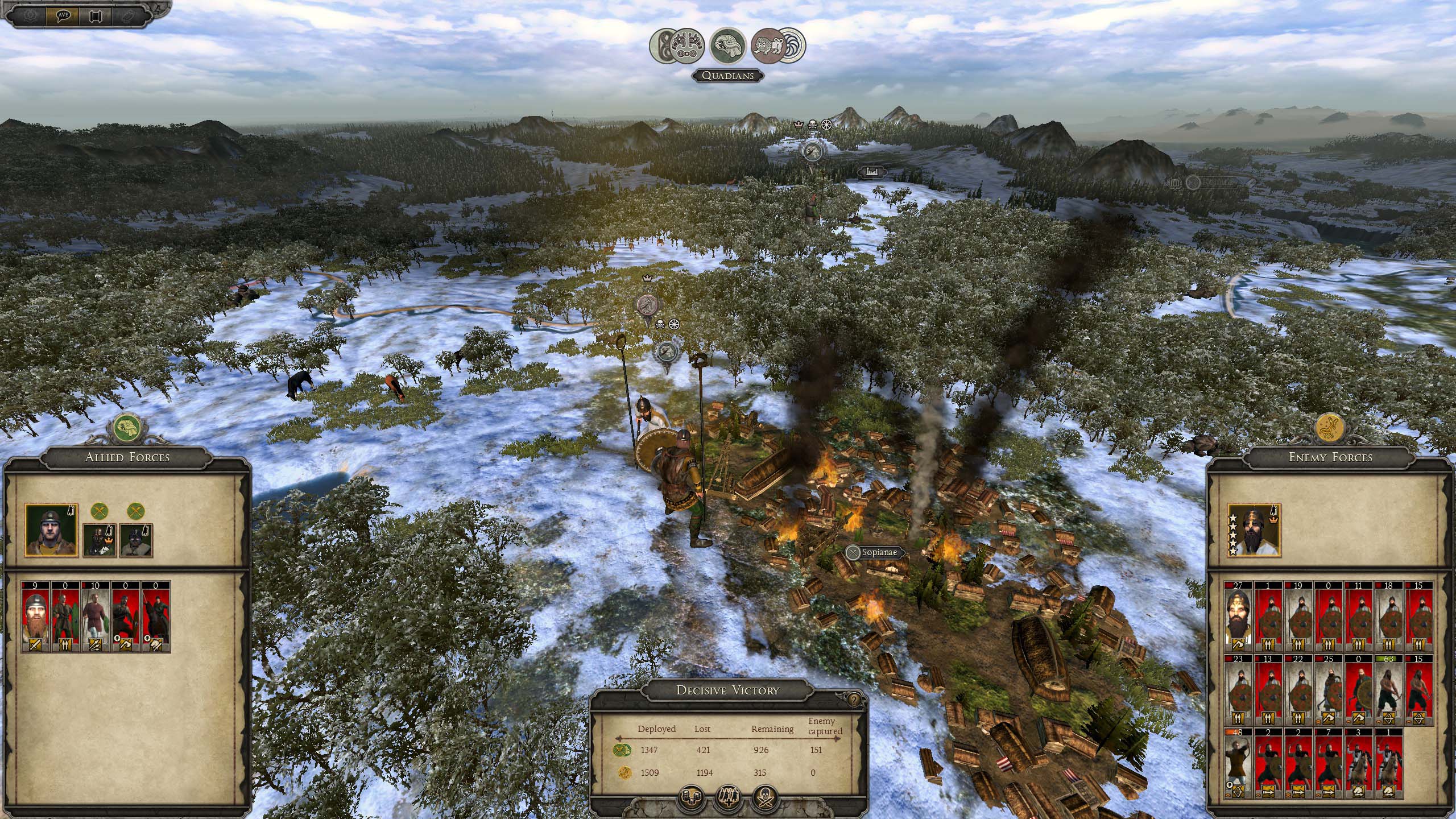1456x819 pixels.
Task: Open the battle results help button
Action: (854, 700)
